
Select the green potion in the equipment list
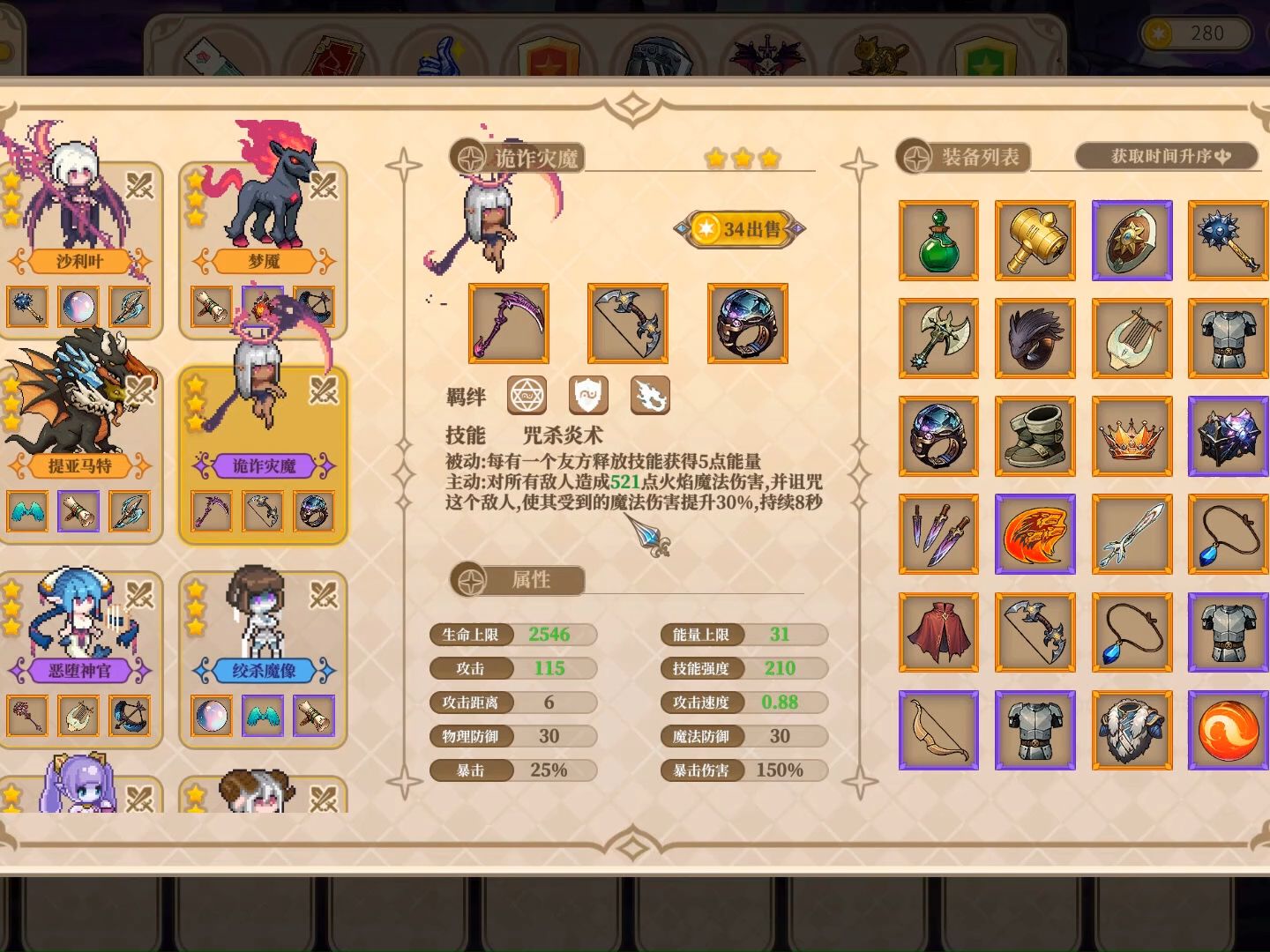click(938, 241)
